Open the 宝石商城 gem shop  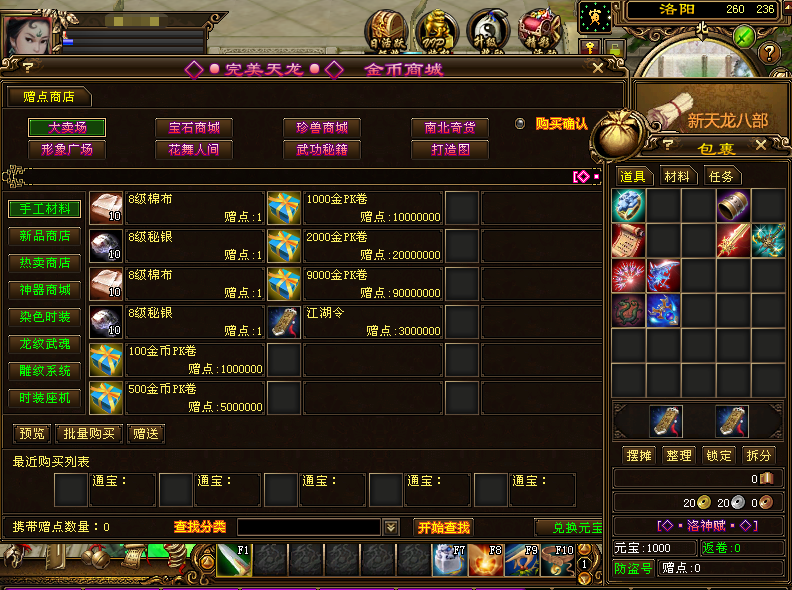pyautogui.click(x=194, y=128)
